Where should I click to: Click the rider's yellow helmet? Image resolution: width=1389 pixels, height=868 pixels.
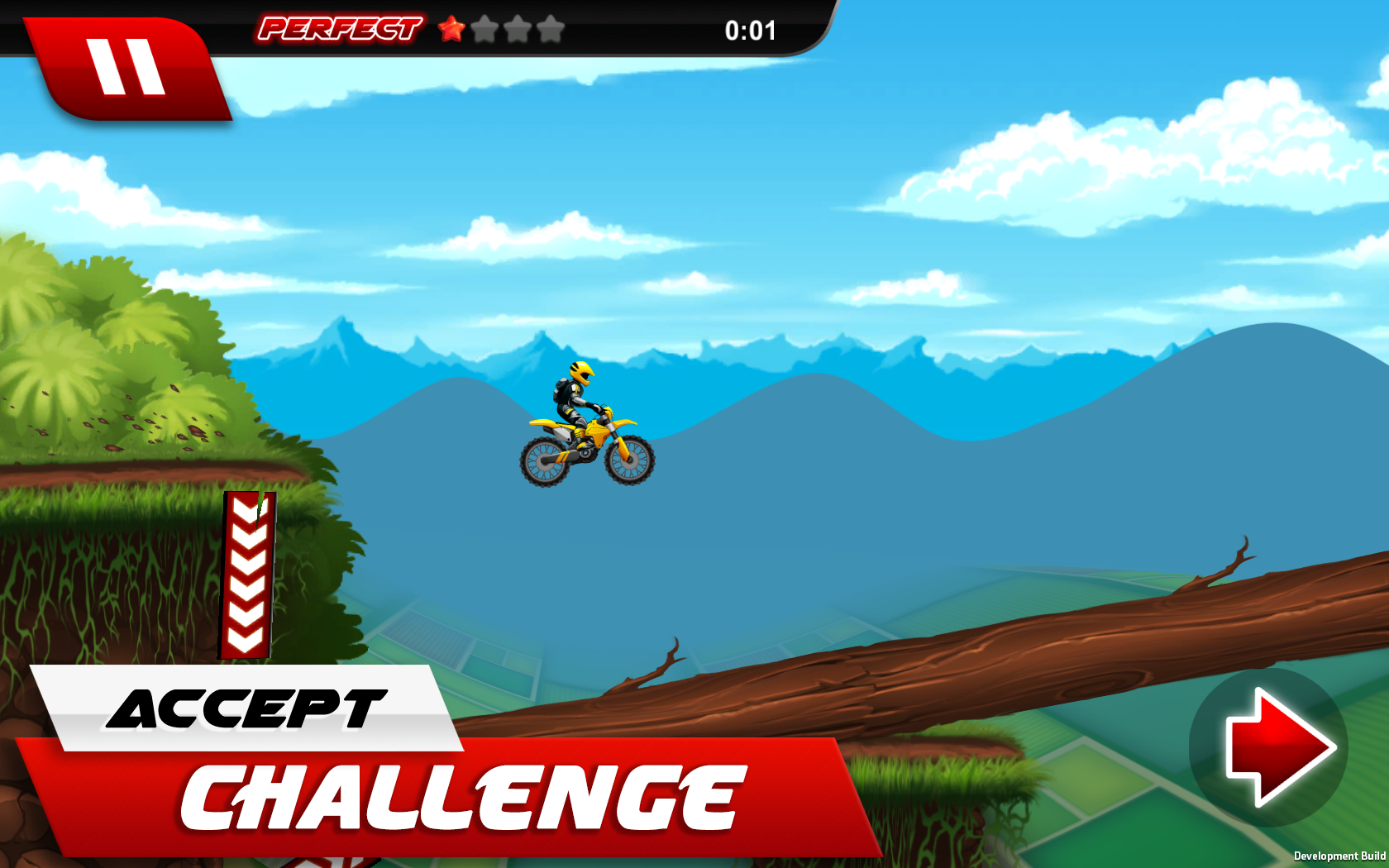(x=581, y=374)
